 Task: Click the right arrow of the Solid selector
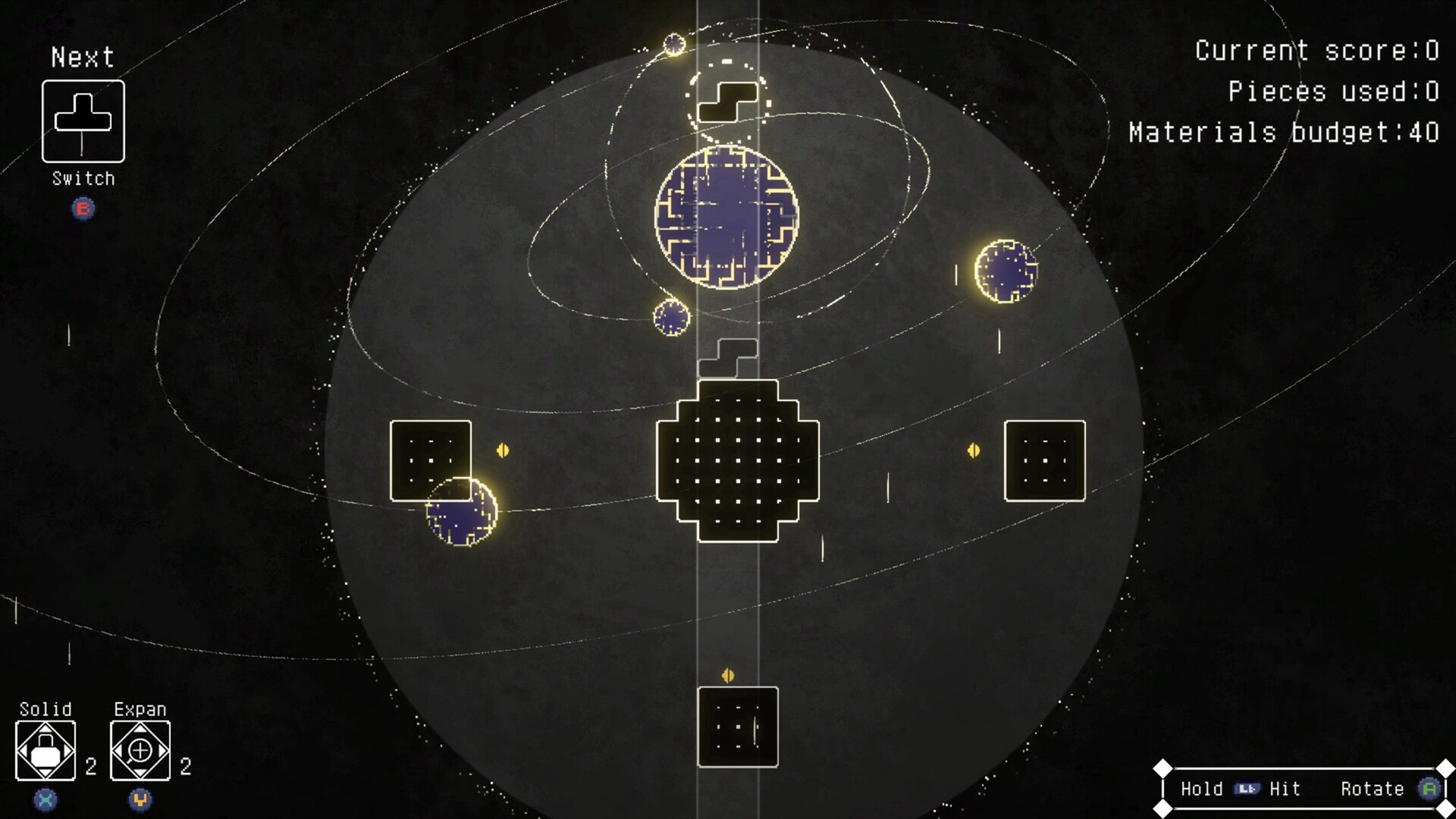coord(70,752)
